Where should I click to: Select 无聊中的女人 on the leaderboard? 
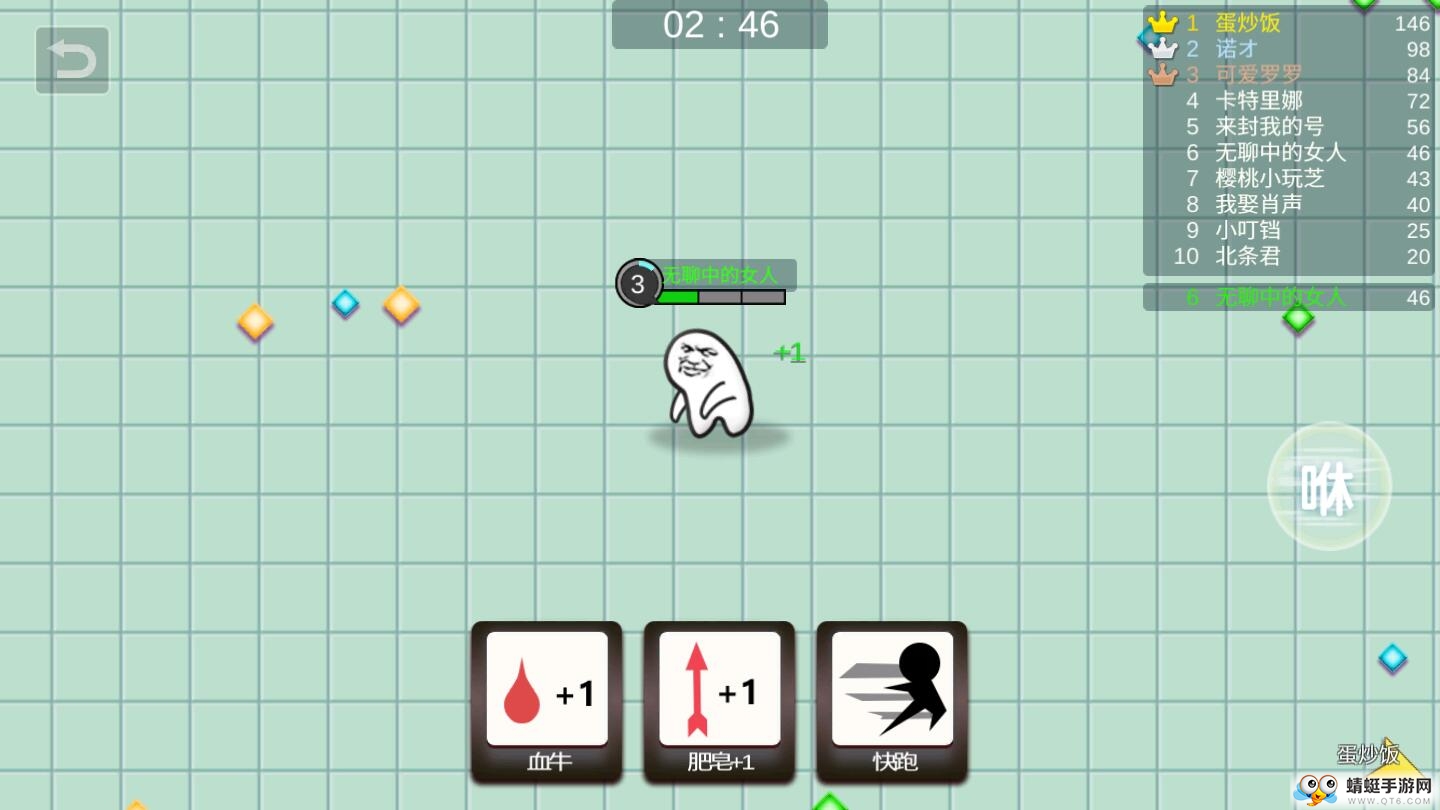pos(1283,152)
